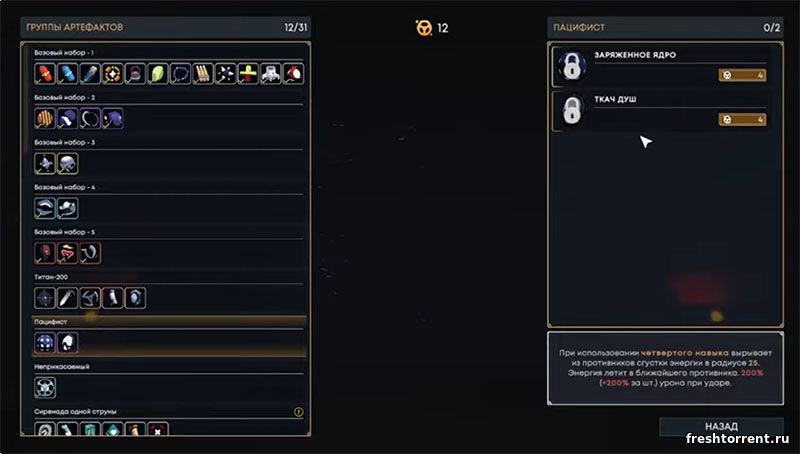Screen dimensions: 800x454
Task: Click the info icon beside Серенада одной струны
Action: pos(297,411)
